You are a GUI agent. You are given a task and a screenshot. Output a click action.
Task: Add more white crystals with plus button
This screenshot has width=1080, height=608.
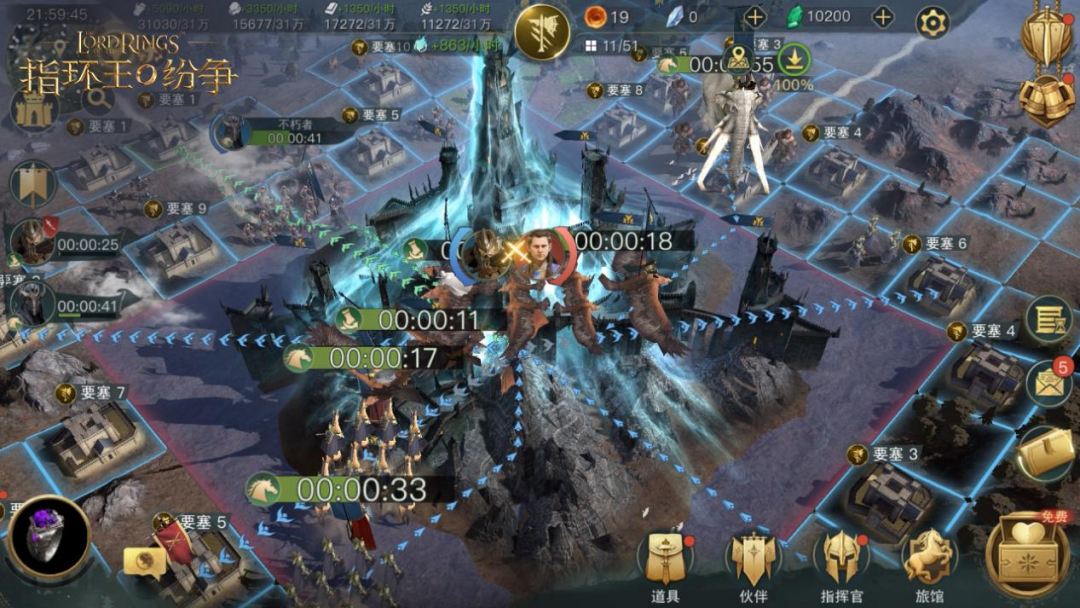[755, 17]
